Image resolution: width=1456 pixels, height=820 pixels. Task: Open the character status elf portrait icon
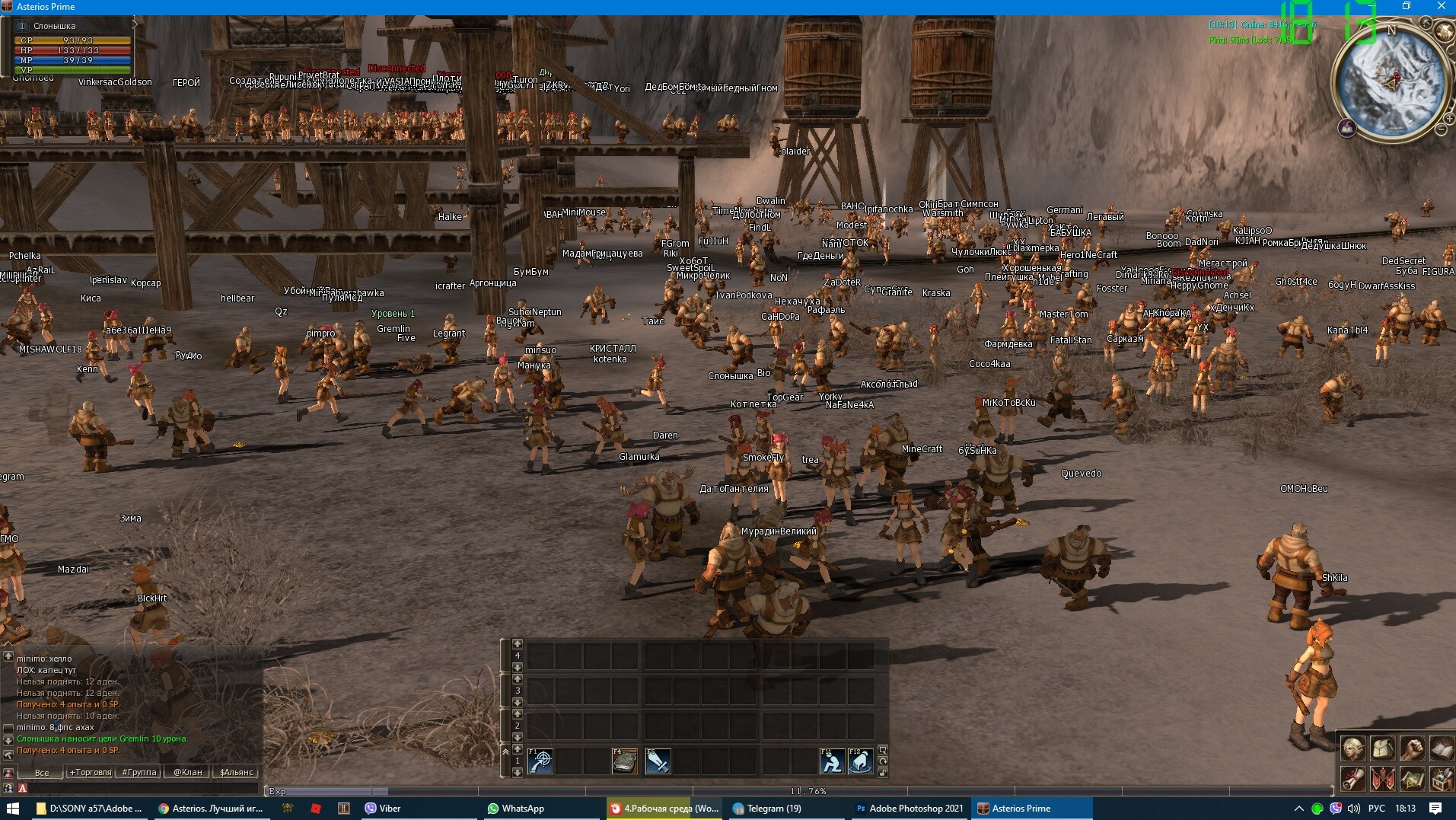pos(1352,749)
